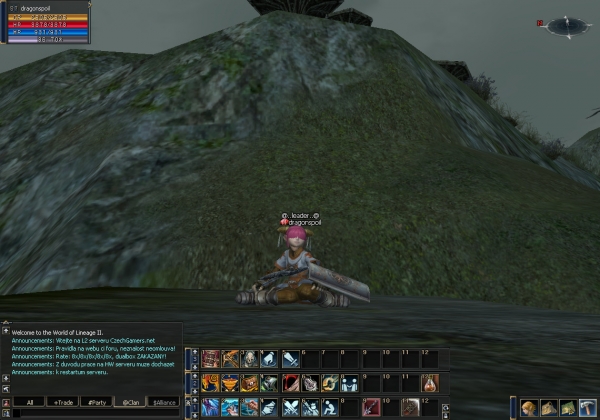This screenshot has width=600, height=420.
Task: Activate the crossed swords attack icon
Action: pos(290,407)
